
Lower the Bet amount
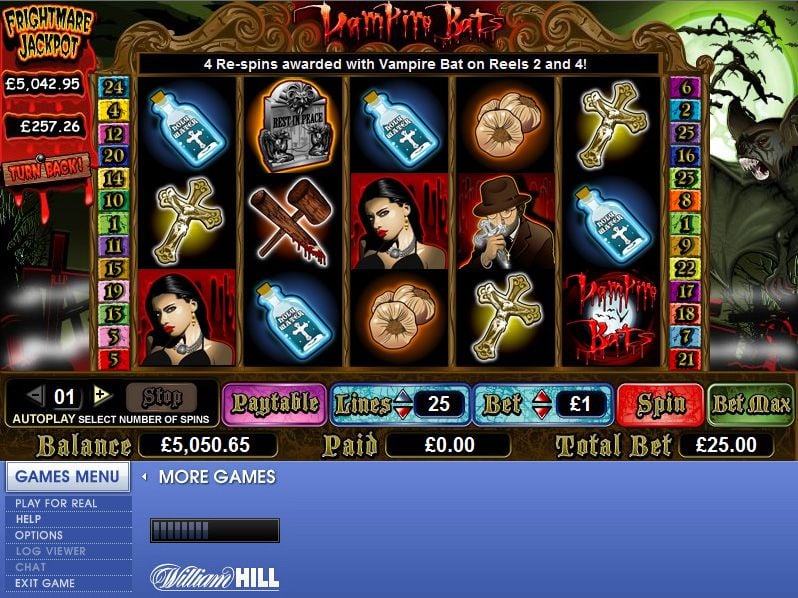point(541,411)
